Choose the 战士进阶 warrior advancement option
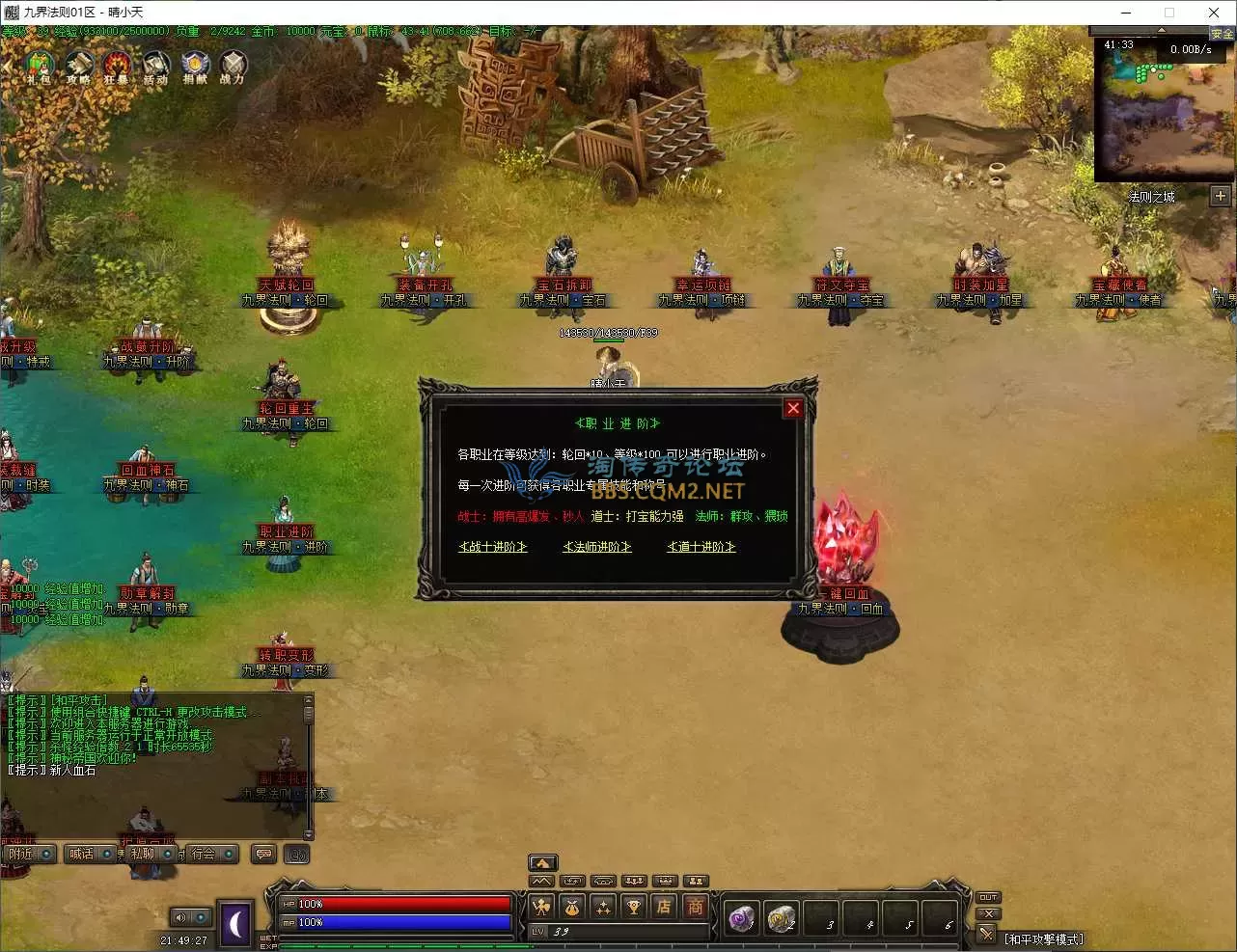The width and height of the screenshot is (1237, 952). click(493, 547)
